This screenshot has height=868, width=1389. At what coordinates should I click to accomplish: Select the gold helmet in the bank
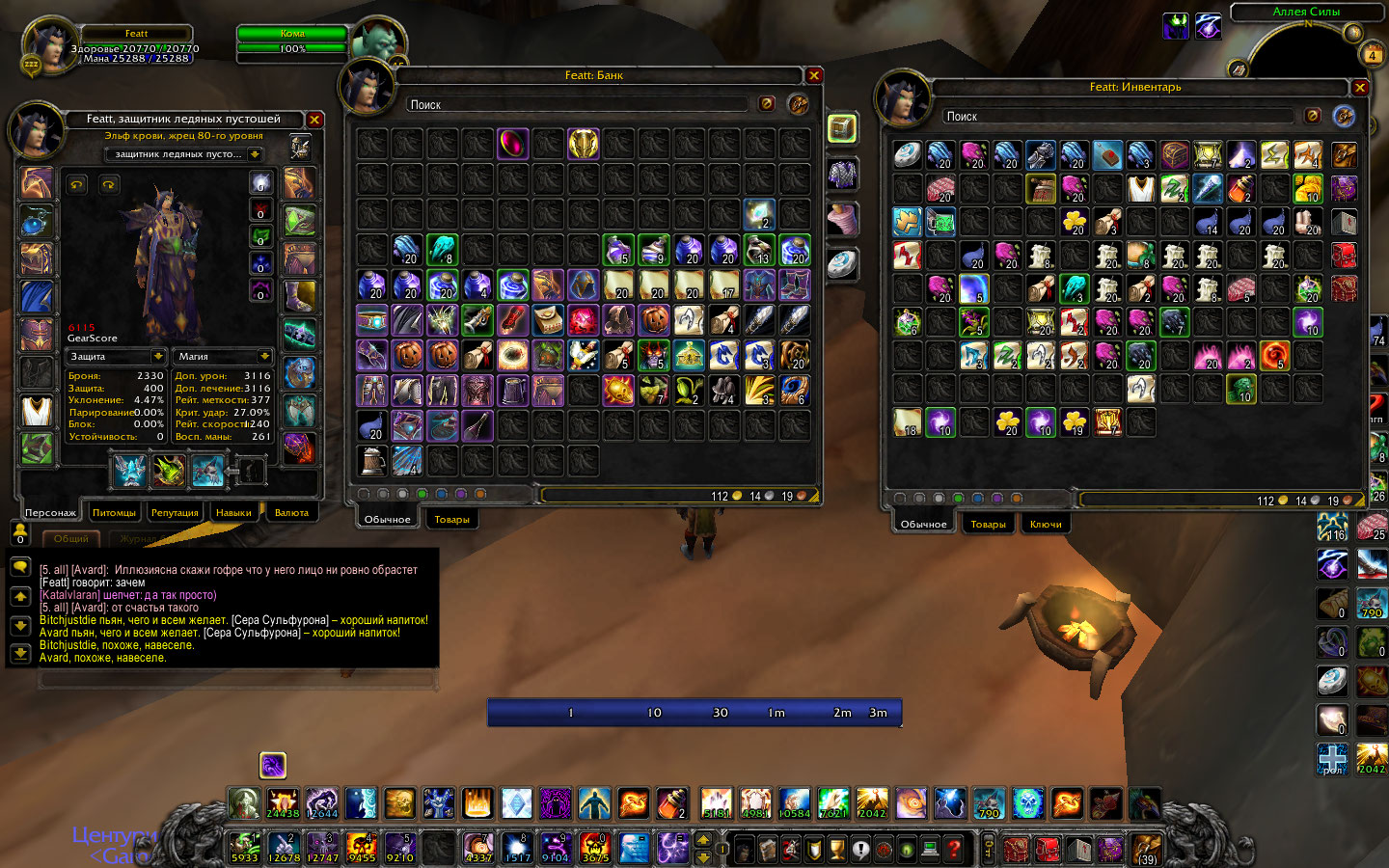click(584, 144)
